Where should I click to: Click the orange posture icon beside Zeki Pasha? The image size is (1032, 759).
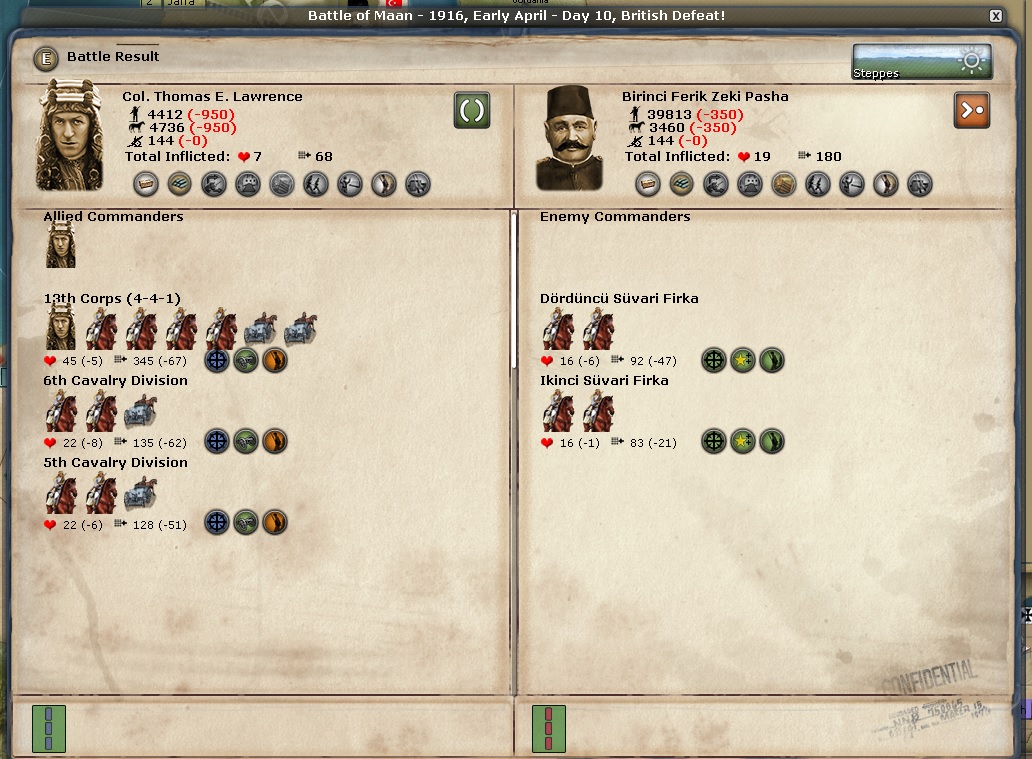971,110
